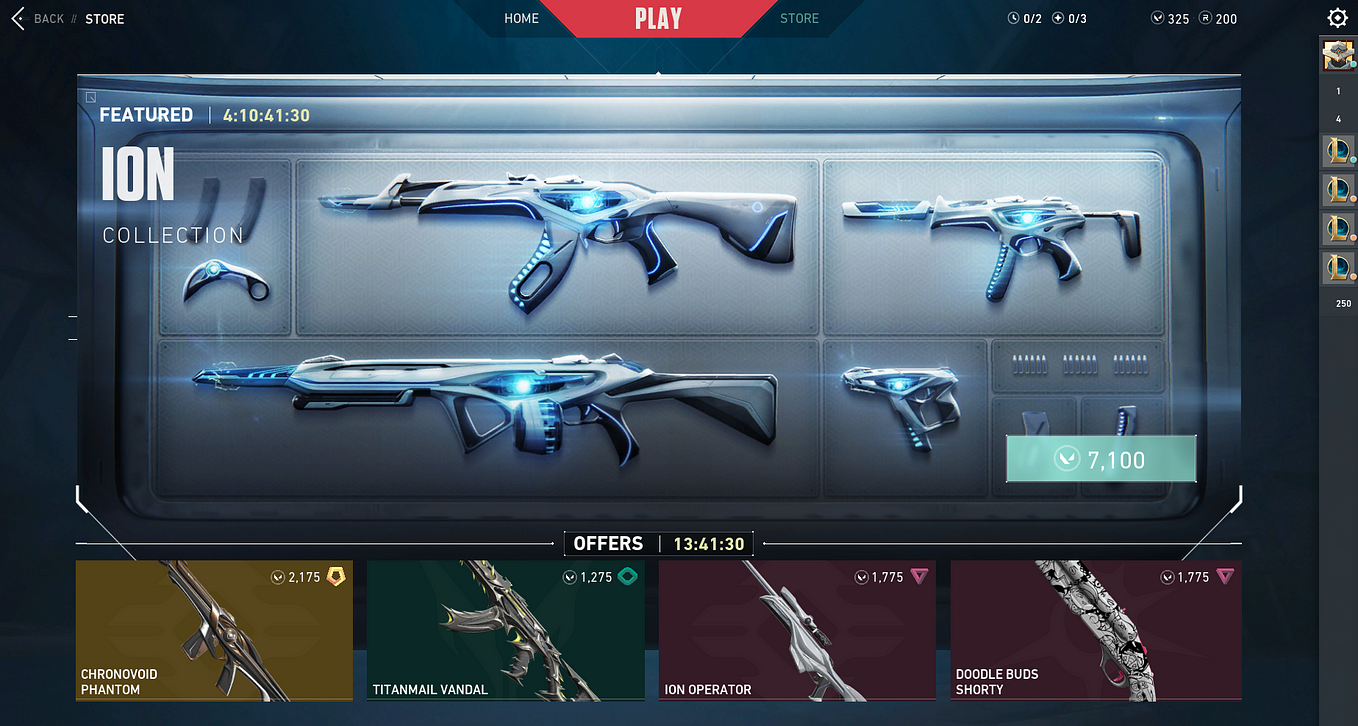This screenshot has height=726, width=1358.
Task: View the Titanmail Vandal offer
Action: point(505,630)
